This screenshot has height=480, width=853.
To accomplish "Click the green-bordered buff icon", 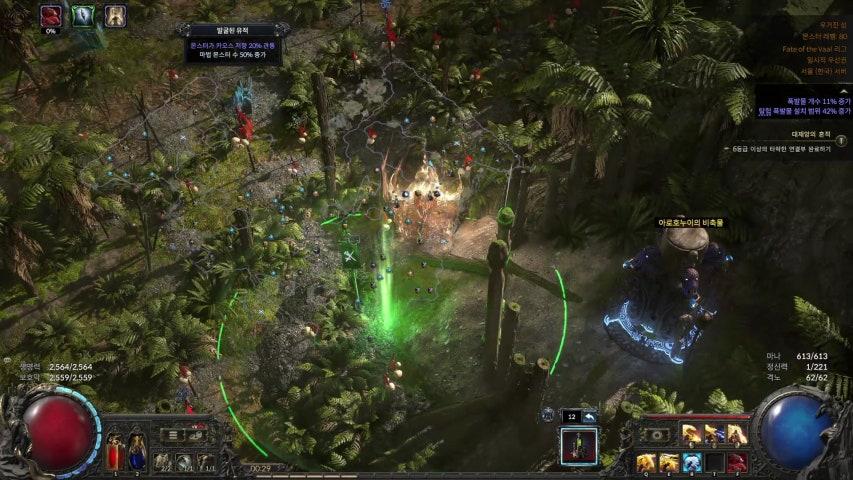I will tap(83, 15).
